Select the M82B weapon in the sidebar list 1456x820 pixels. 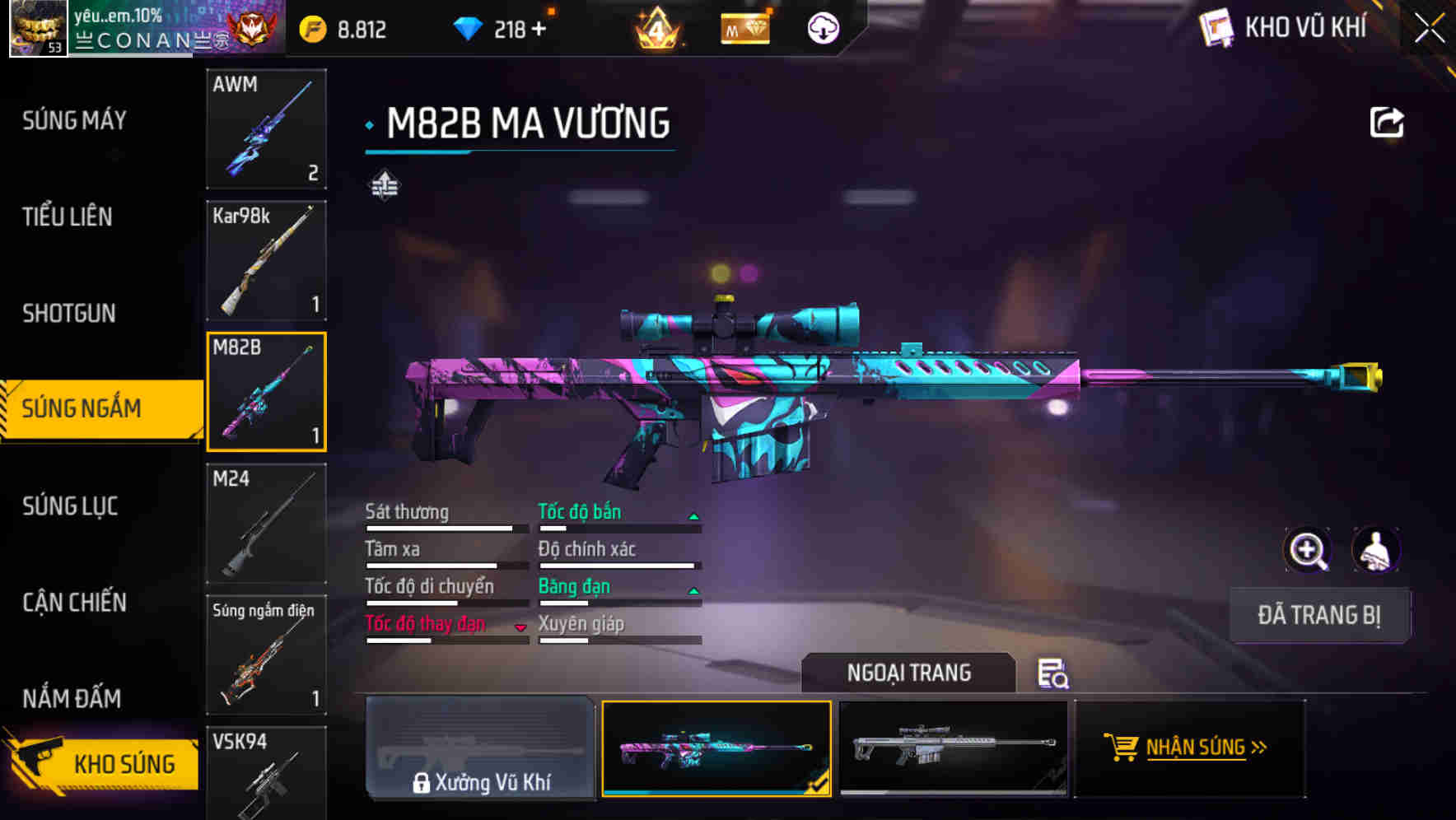click(x=266, y=391)
